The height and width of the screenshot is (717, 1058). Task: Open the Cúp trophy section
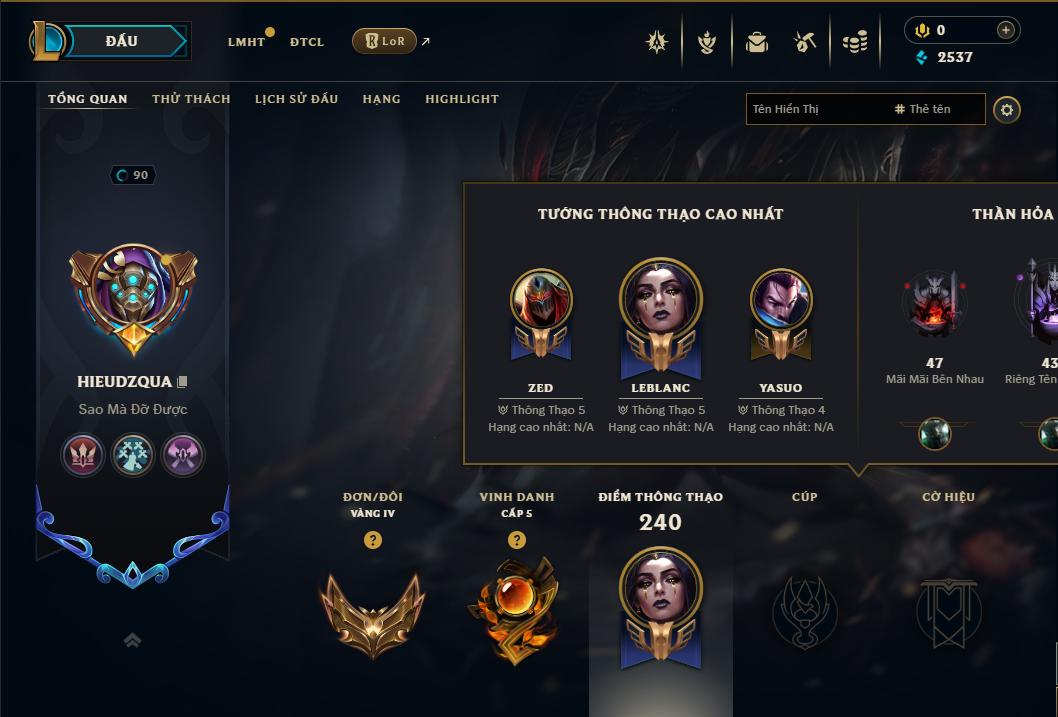804,608
